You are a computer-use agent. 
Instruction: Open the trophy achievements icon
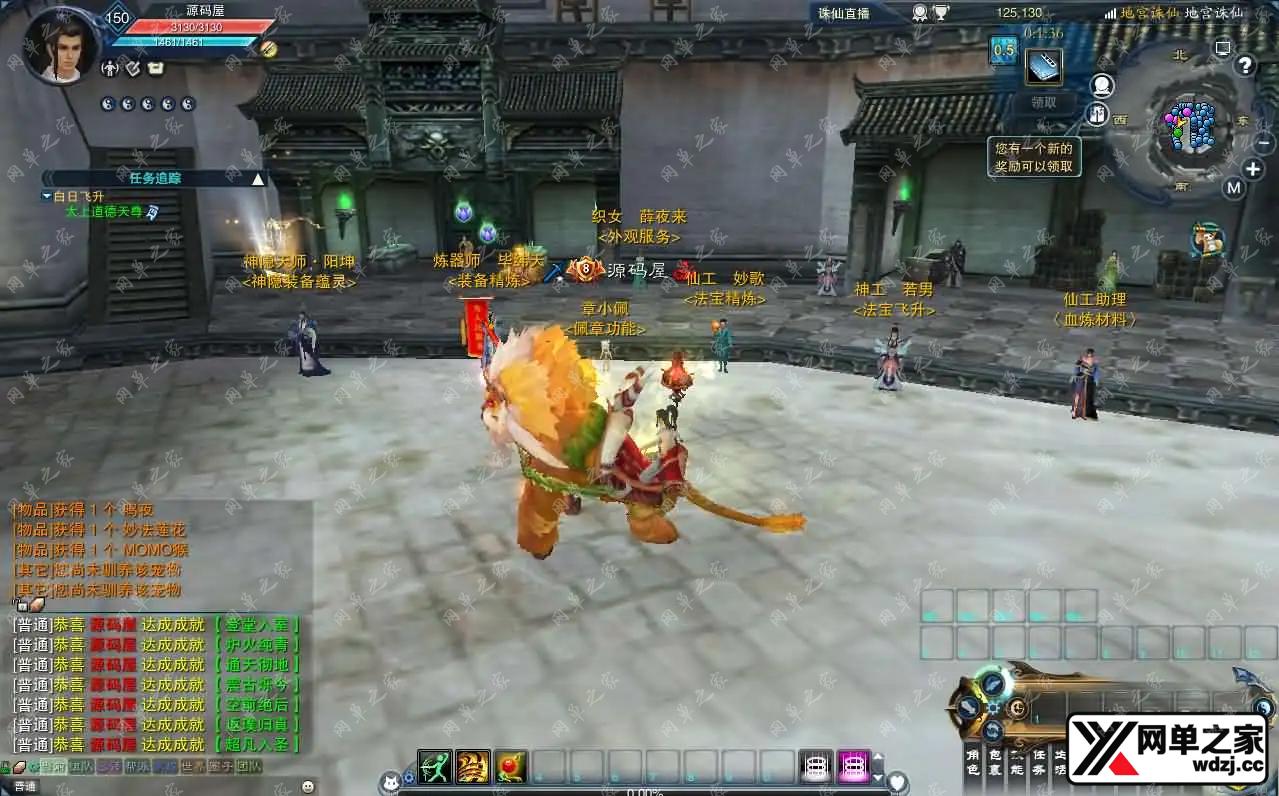tap(941, 13)
